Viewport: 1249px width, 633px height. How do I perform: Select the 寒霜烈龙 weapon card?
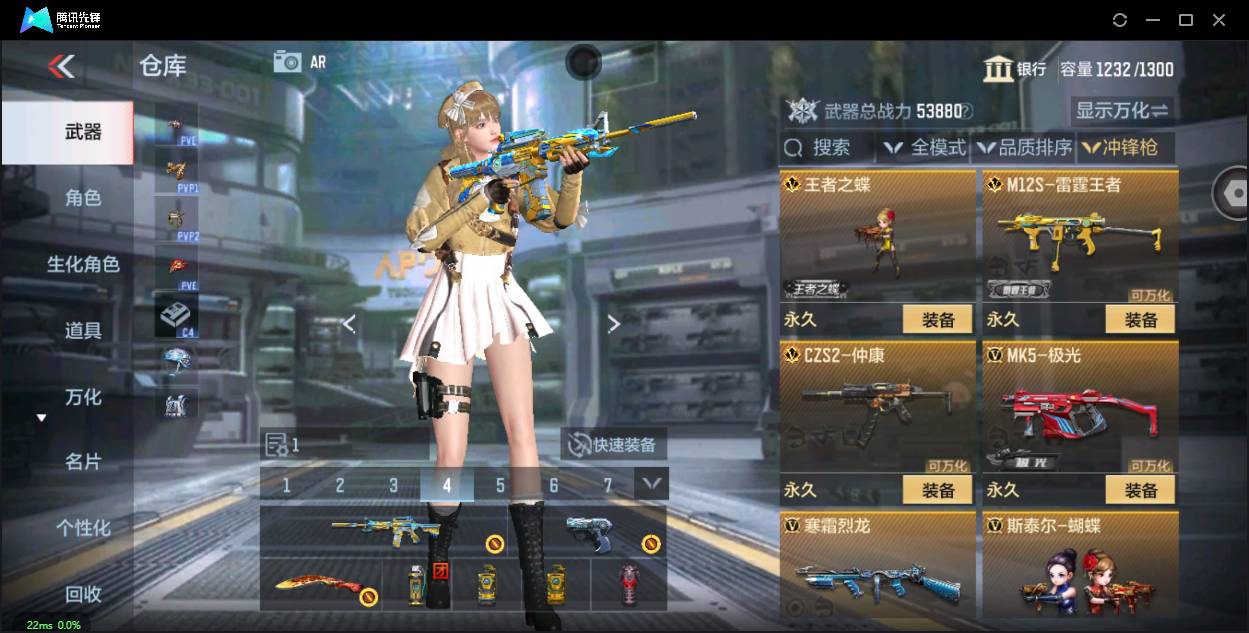click(877, 572)
